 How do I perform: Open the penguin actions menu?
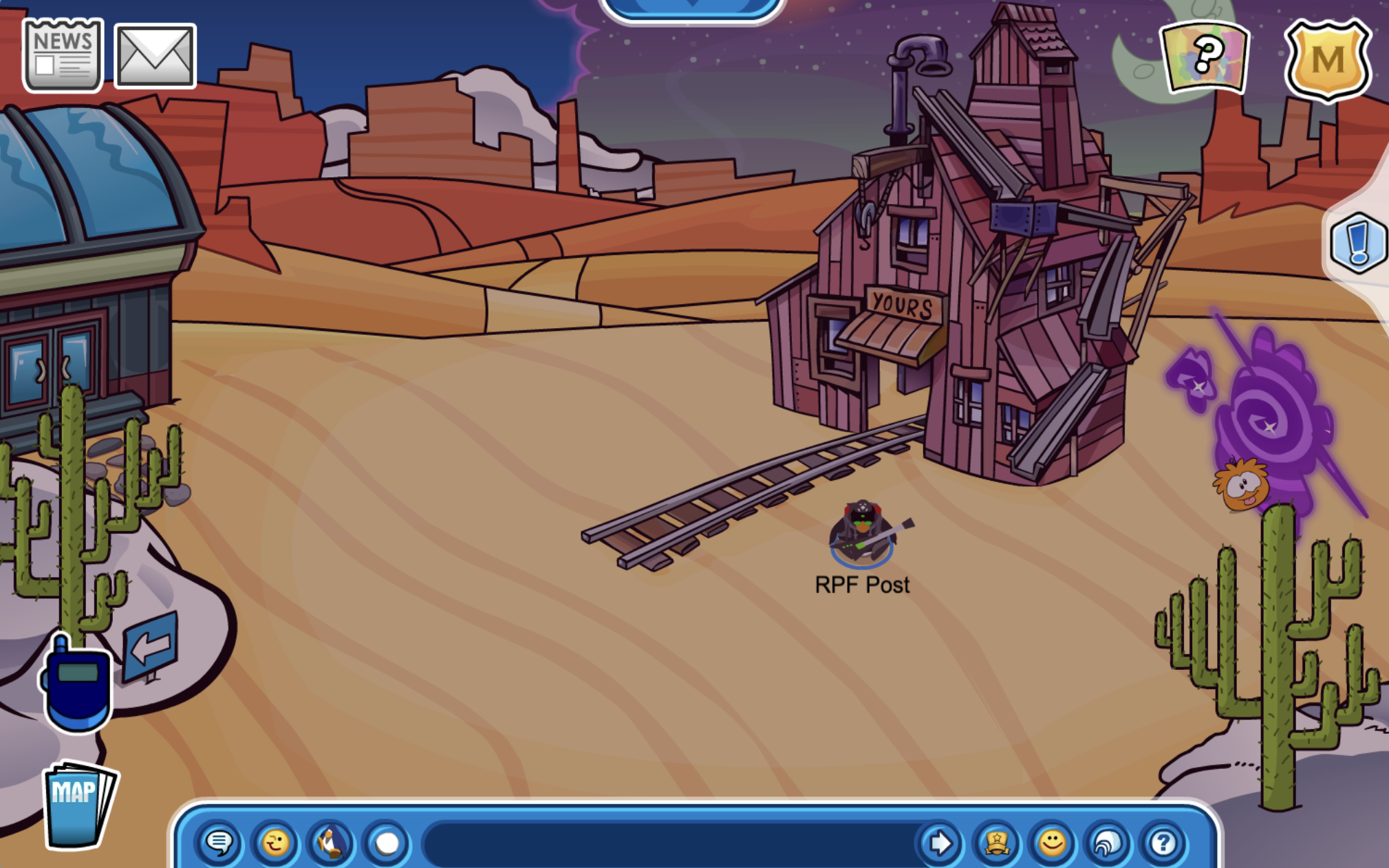(331, 843)
